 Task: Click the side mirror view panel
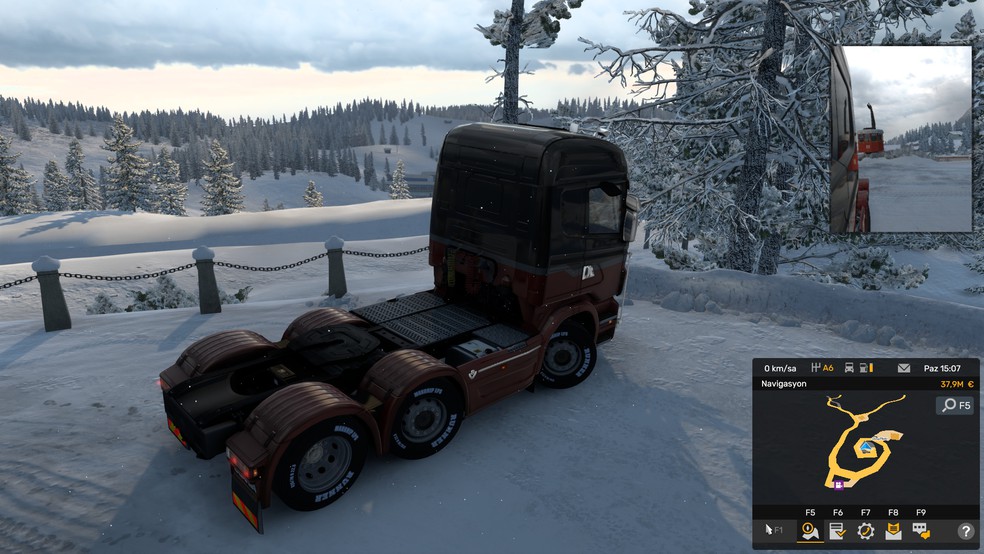click(x=900, y=139)
